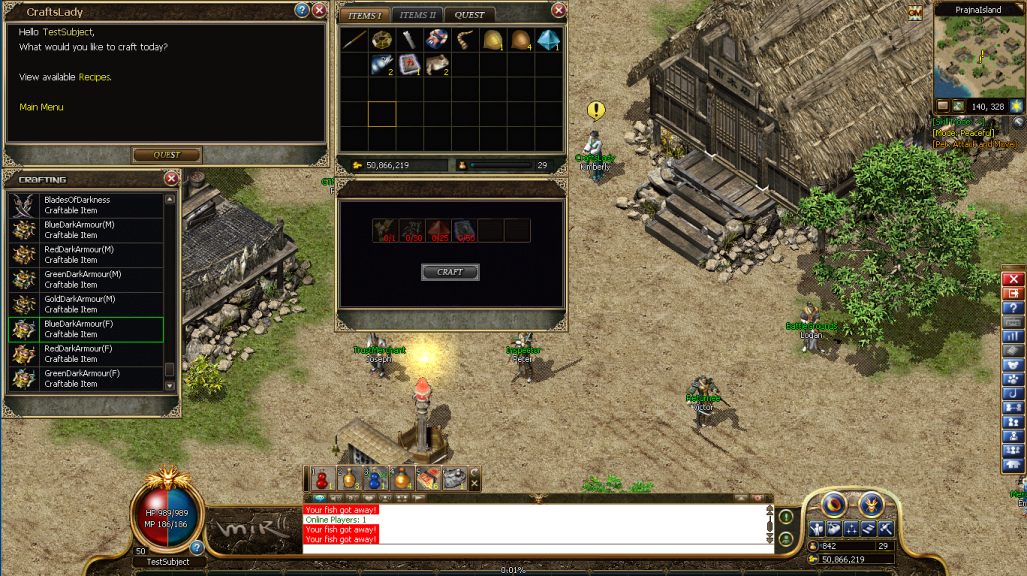Viewport: 1027px width, 576px height.
Task: Close the Crafting list window
Action: (x=171, y=179)
